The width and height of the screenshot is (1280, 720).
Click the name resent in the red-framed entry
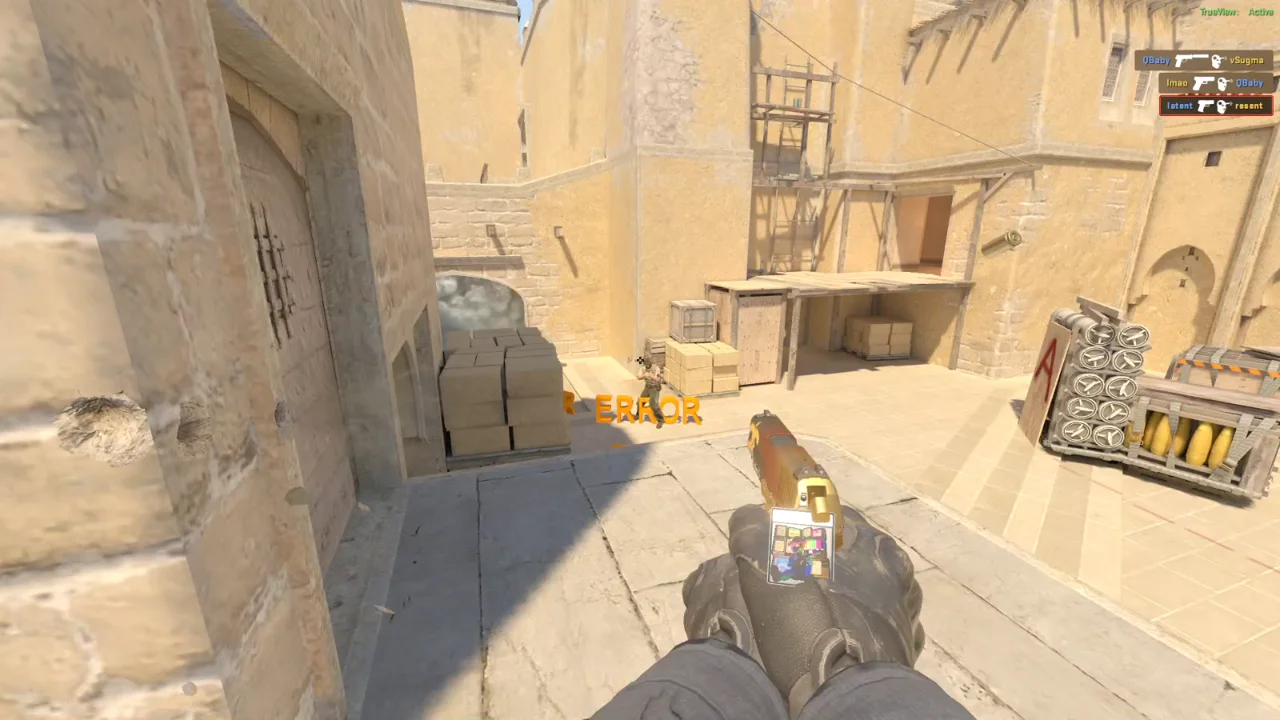click(1248, 106)
